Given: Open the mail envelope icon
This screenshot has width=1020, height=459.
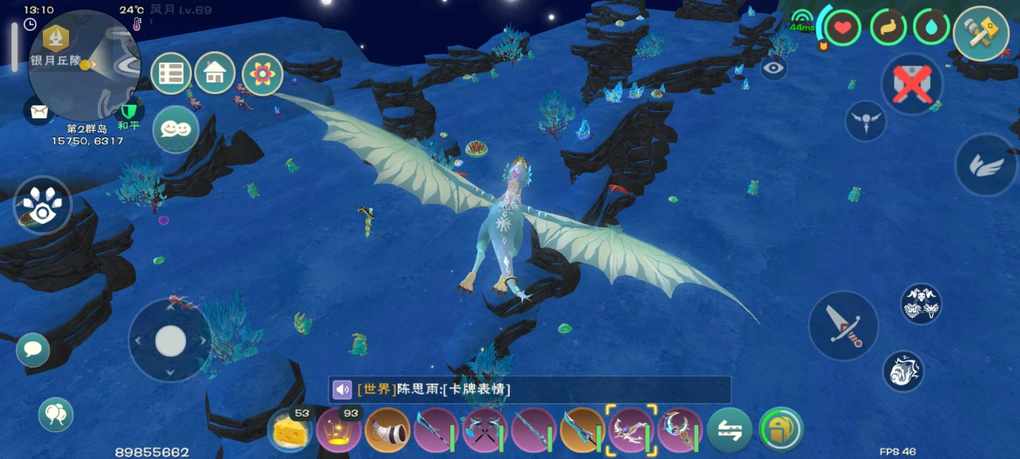Looking at the screenshot, I should (x=39, y=112).
